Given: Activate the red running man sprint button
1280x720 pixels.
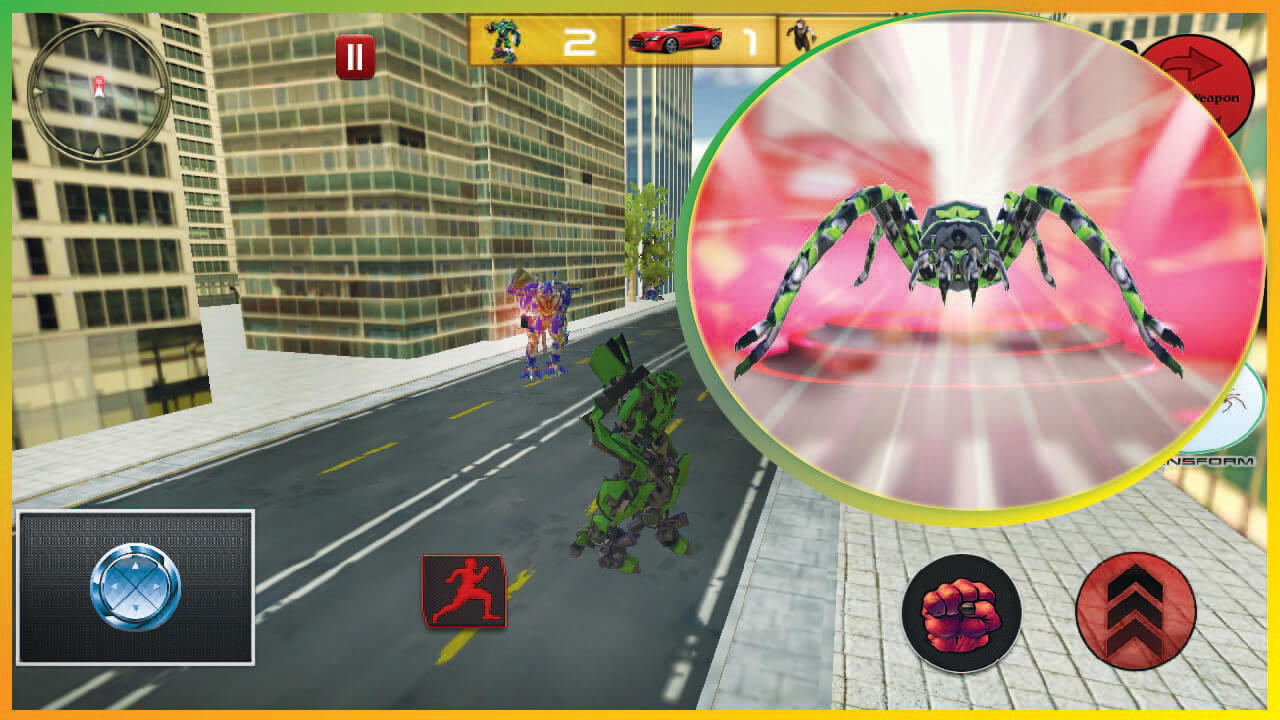Looking at the screenshot, I should (463, 591).
